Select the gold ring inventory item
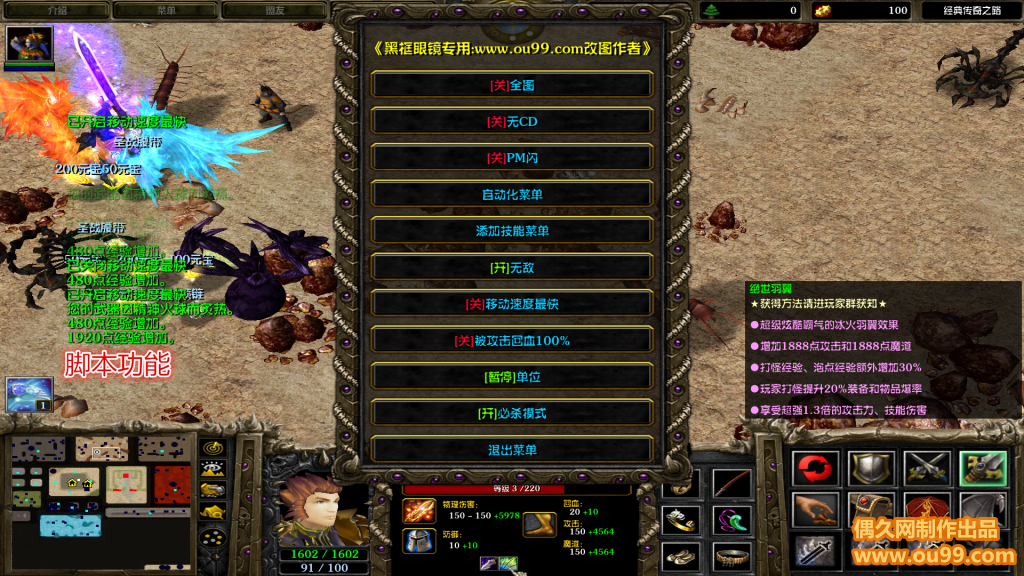This screenshot has width=1024, height=576. (680, 520)
